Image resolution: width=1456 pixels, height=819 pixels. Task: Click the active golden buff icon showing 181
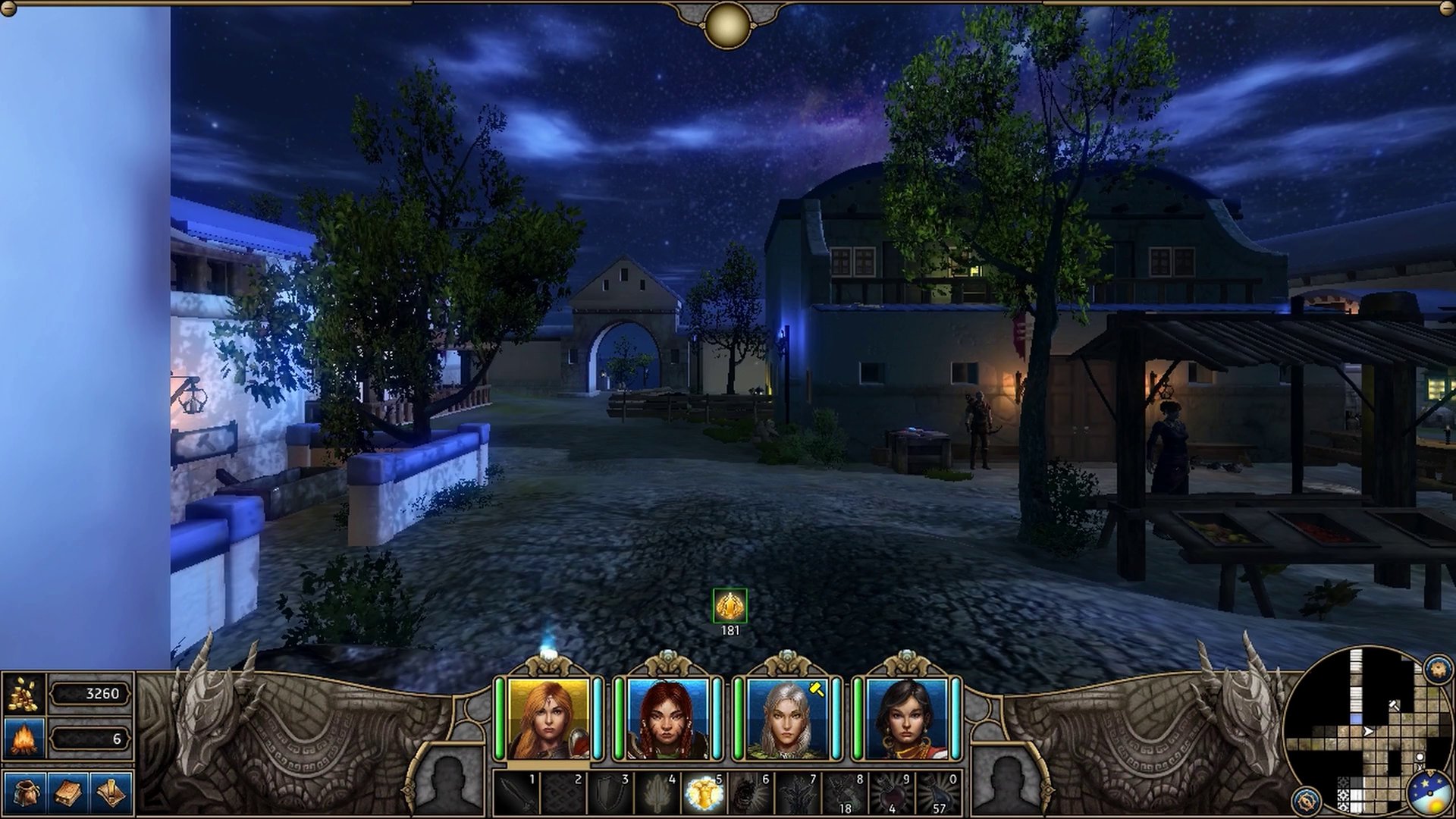tap(730, 606)
